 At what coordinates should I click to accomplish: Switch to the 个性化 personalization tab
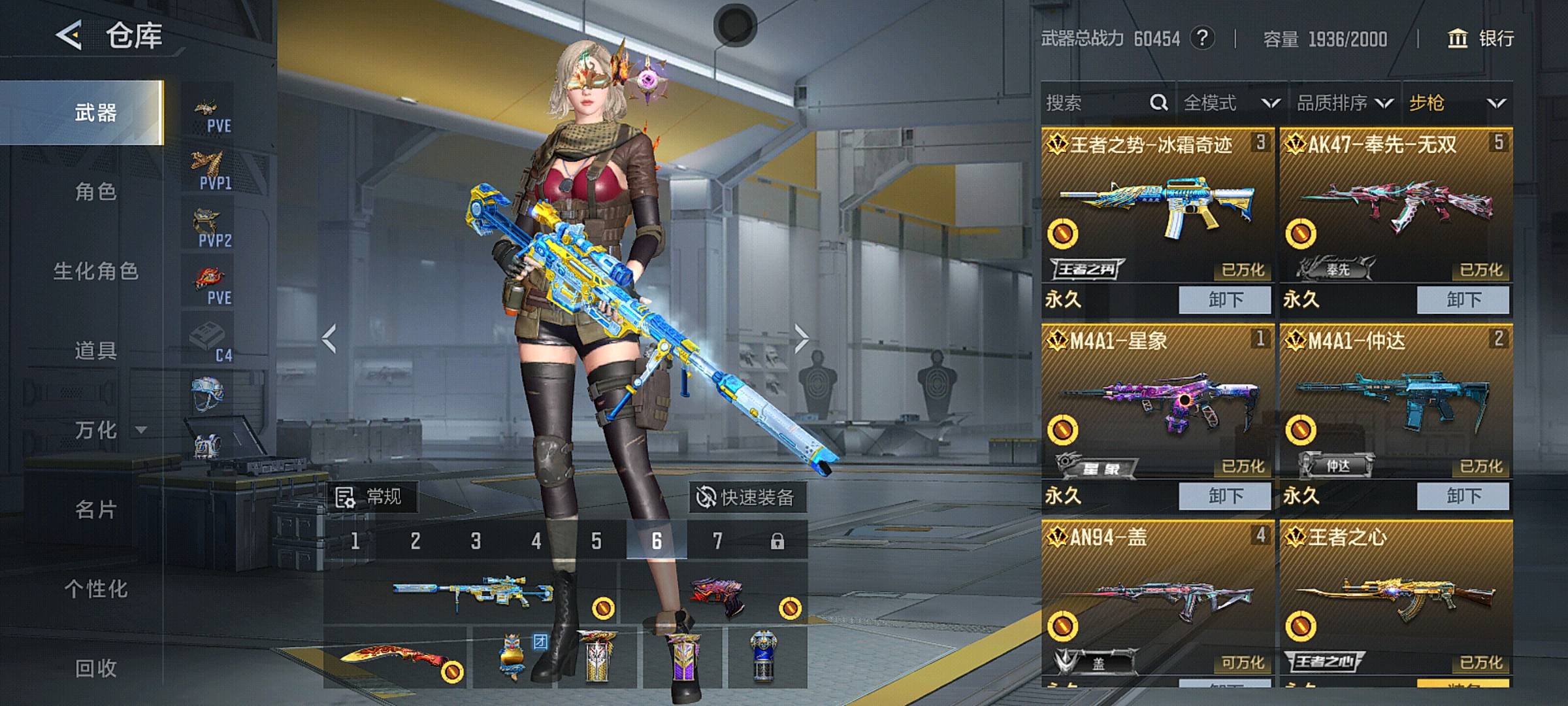[95, 589]
